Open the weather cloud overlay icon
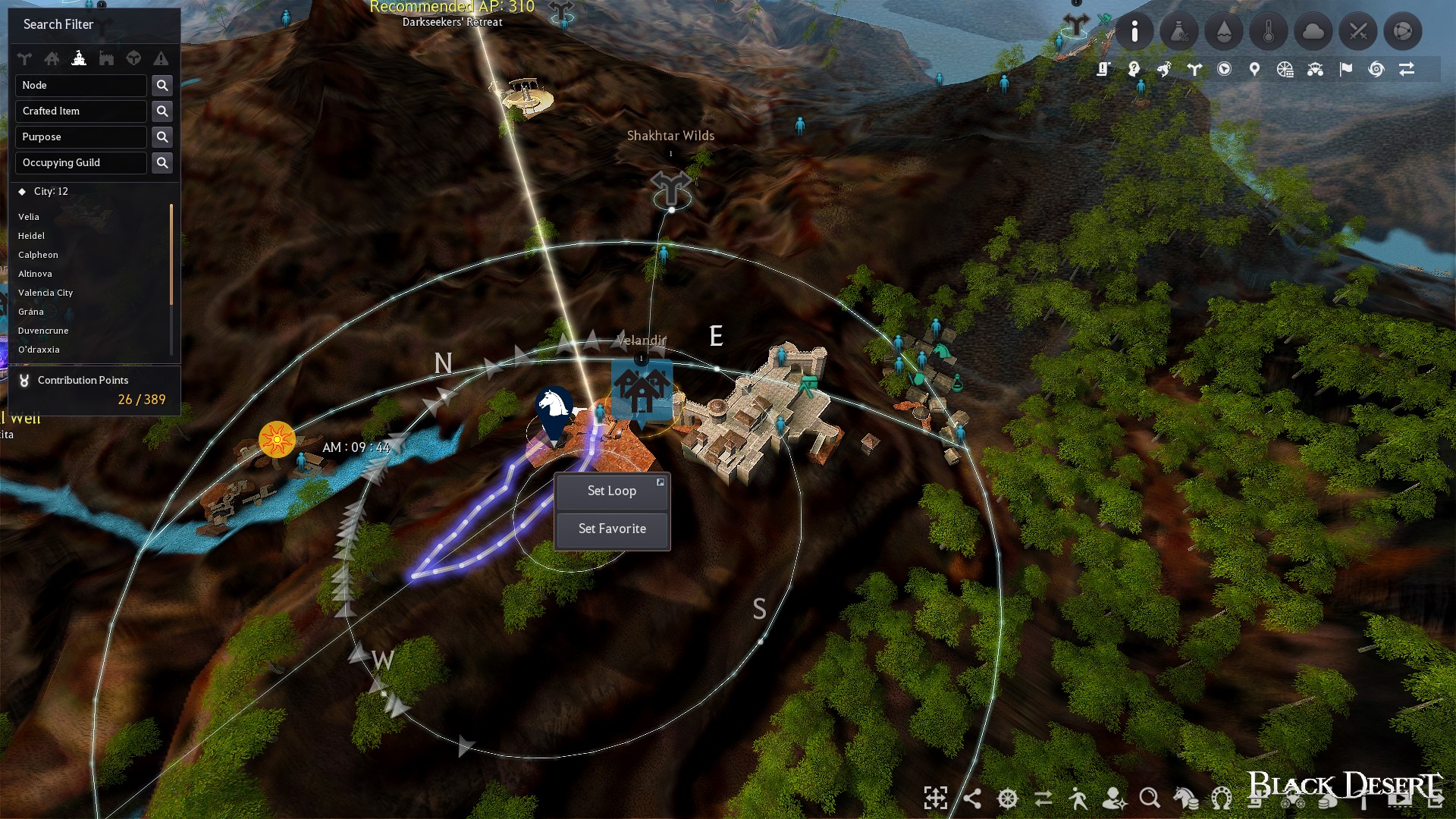The width and height of the screenshot is (1456, 819). [1313, 31]
